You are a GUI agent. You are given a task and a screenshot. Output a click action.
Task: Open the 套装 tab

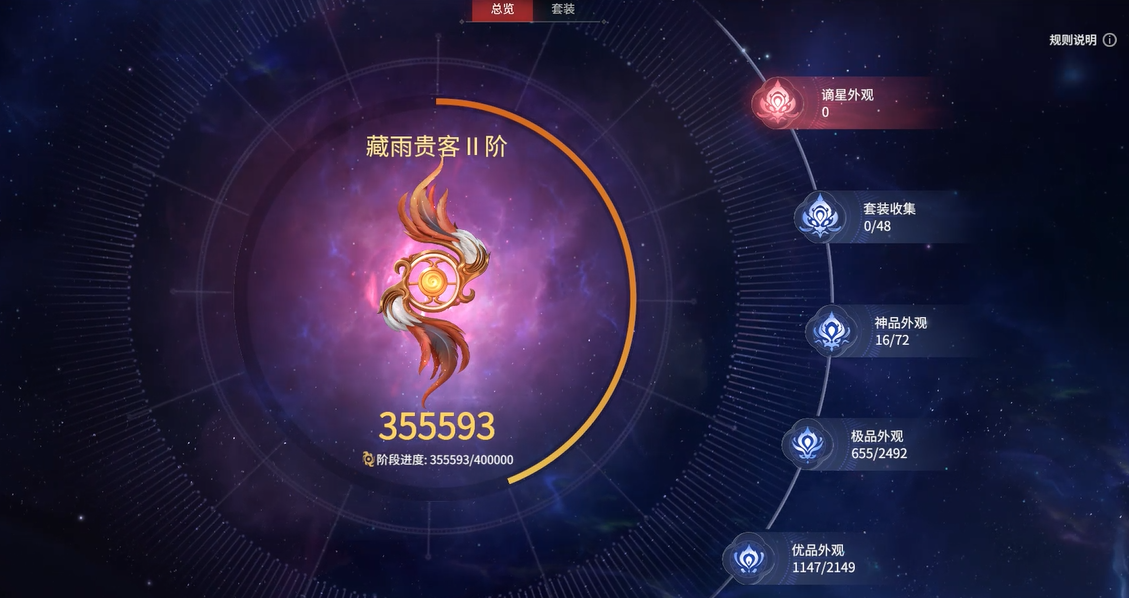coord(563,10)
